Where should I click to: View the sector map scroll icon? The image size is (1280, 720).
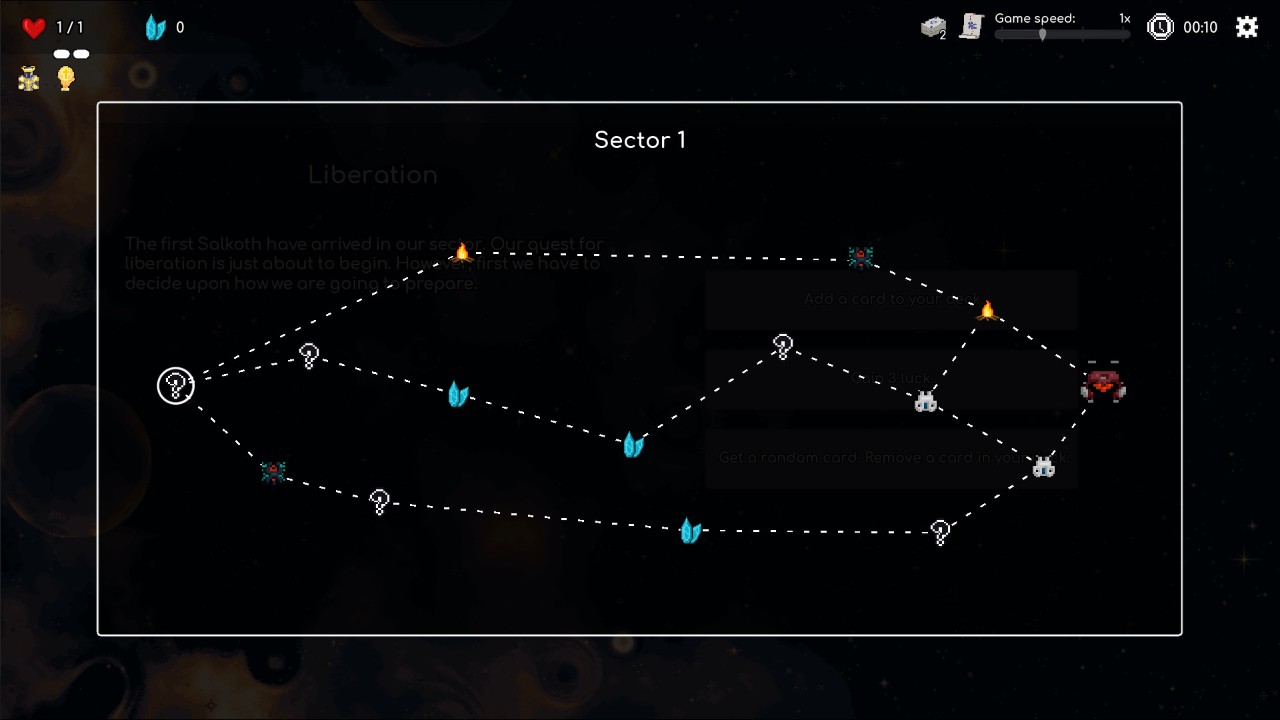pyautogui.click(x=971, y=27)
